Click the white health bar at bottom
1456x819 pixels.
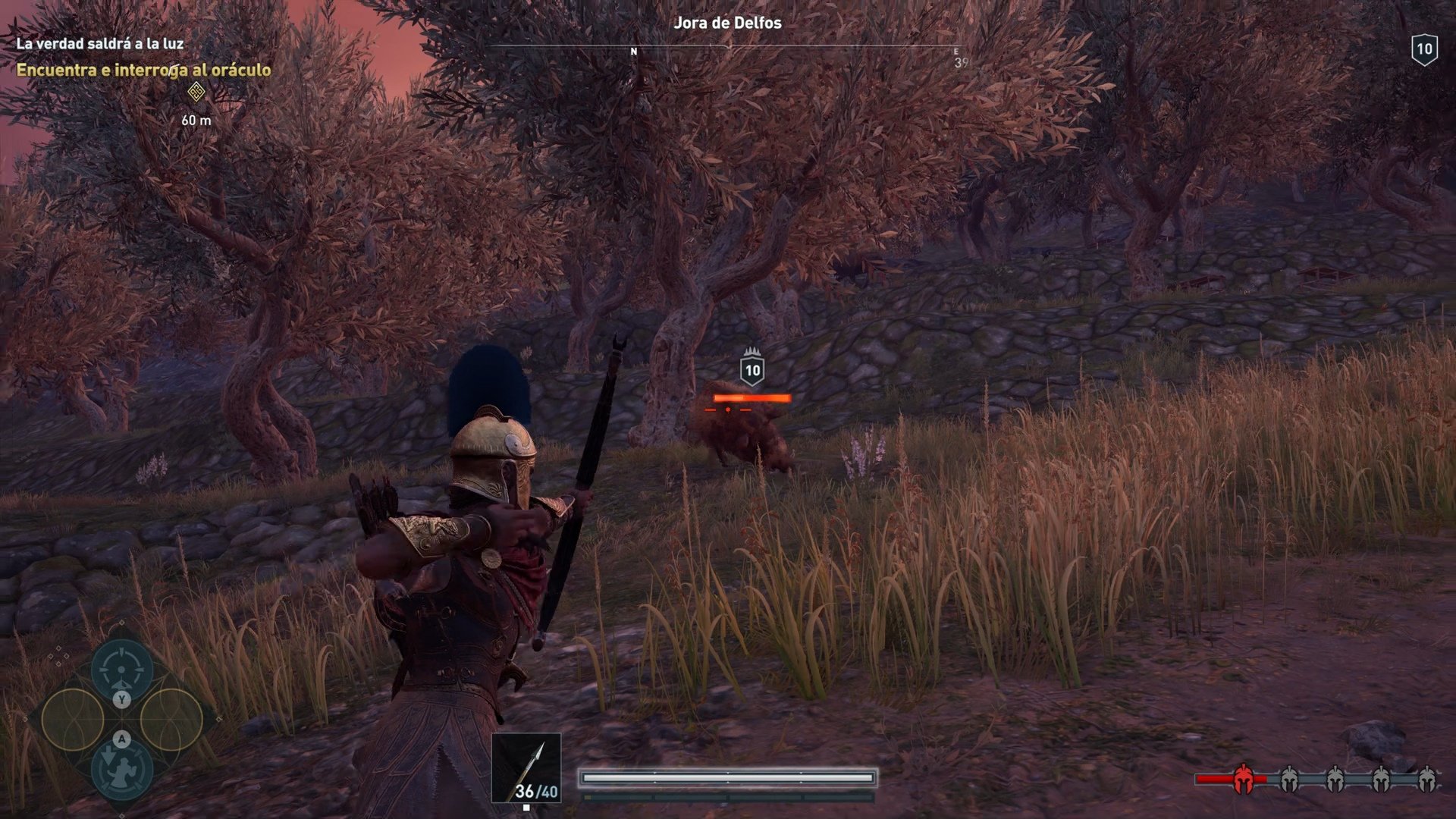[x=726, y=777]
